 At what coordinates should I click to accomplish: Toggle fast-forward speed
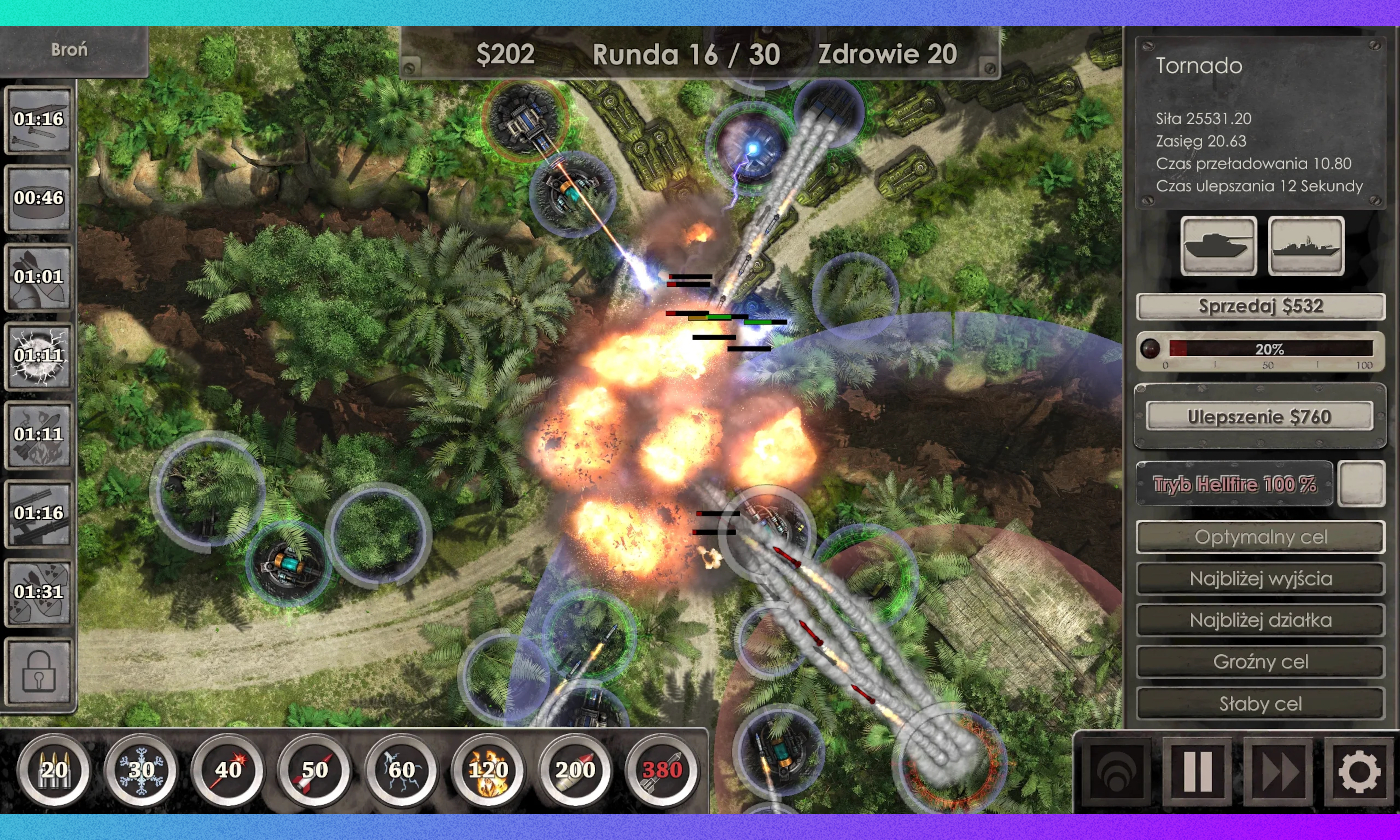point(1278,772)
